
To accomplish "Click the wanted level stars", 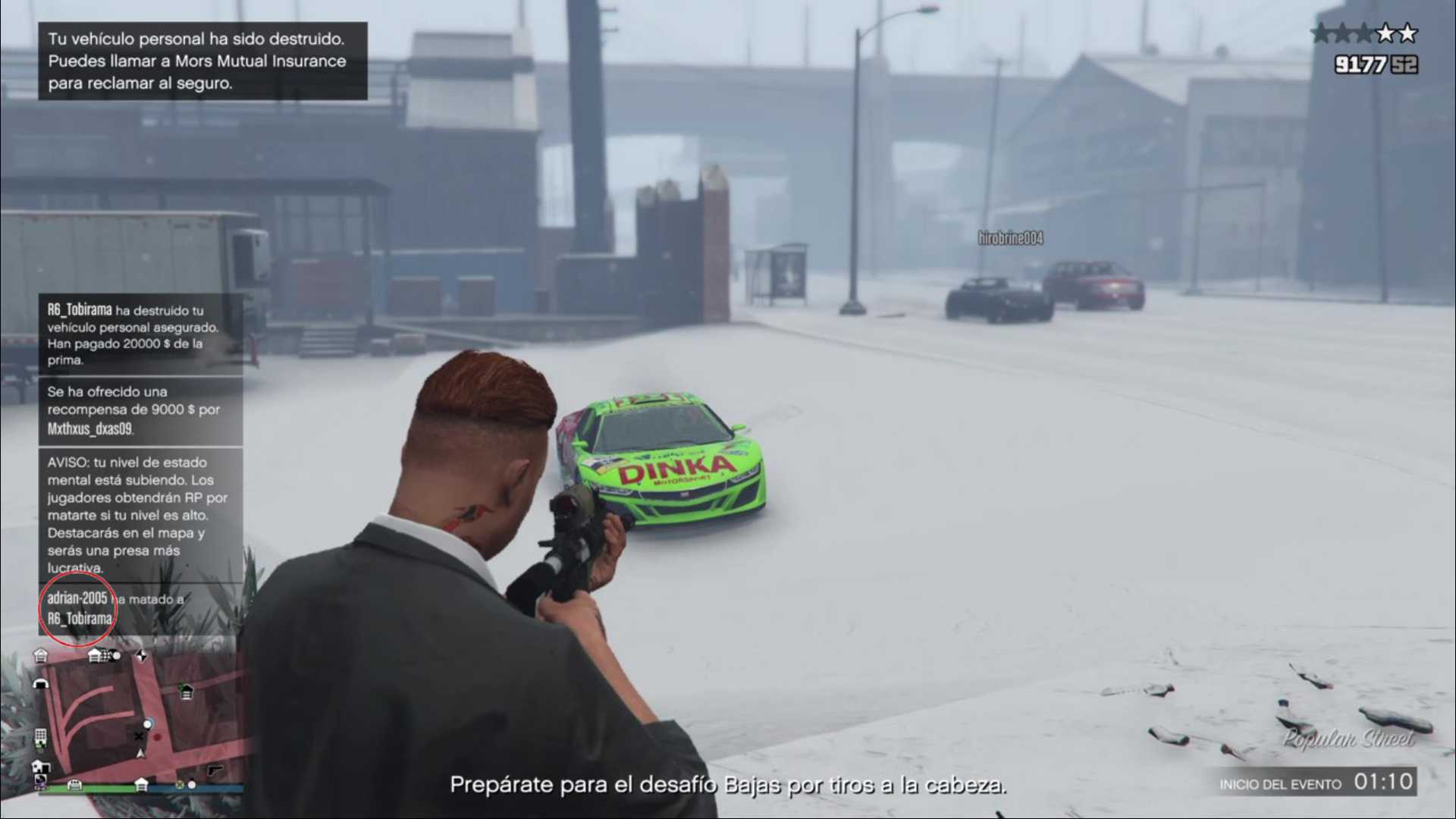I will click(x=1363, y=33).
